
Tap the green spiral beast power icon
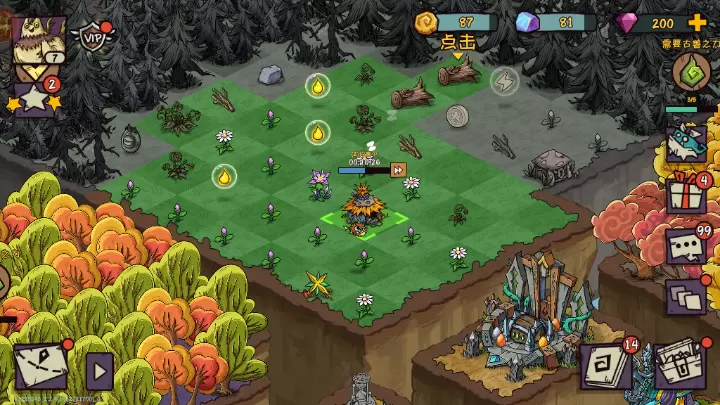(690, 73)
